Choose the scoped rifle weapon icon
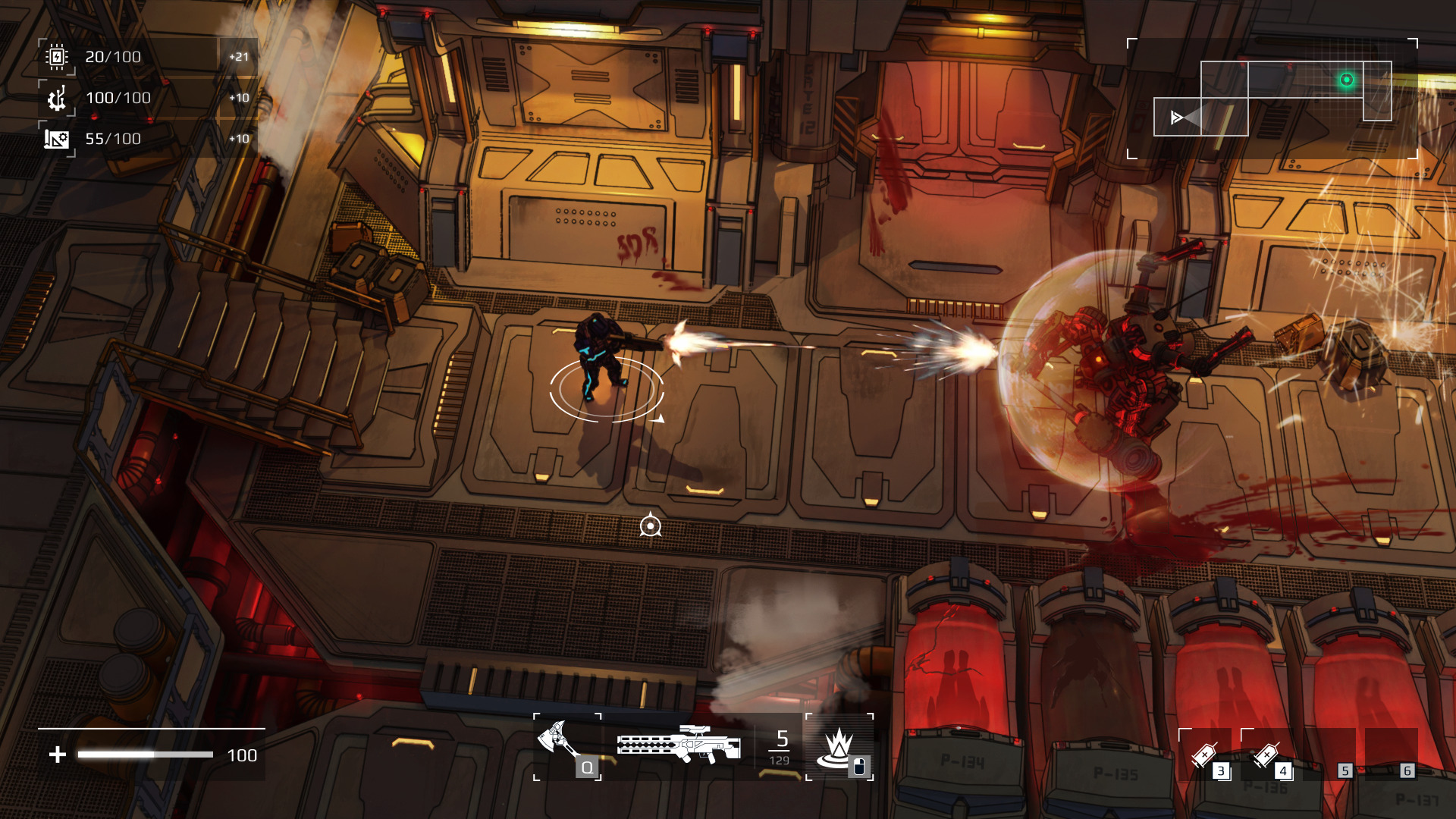Viewport: 1456px width, 819px height. (x=679, y=743)
